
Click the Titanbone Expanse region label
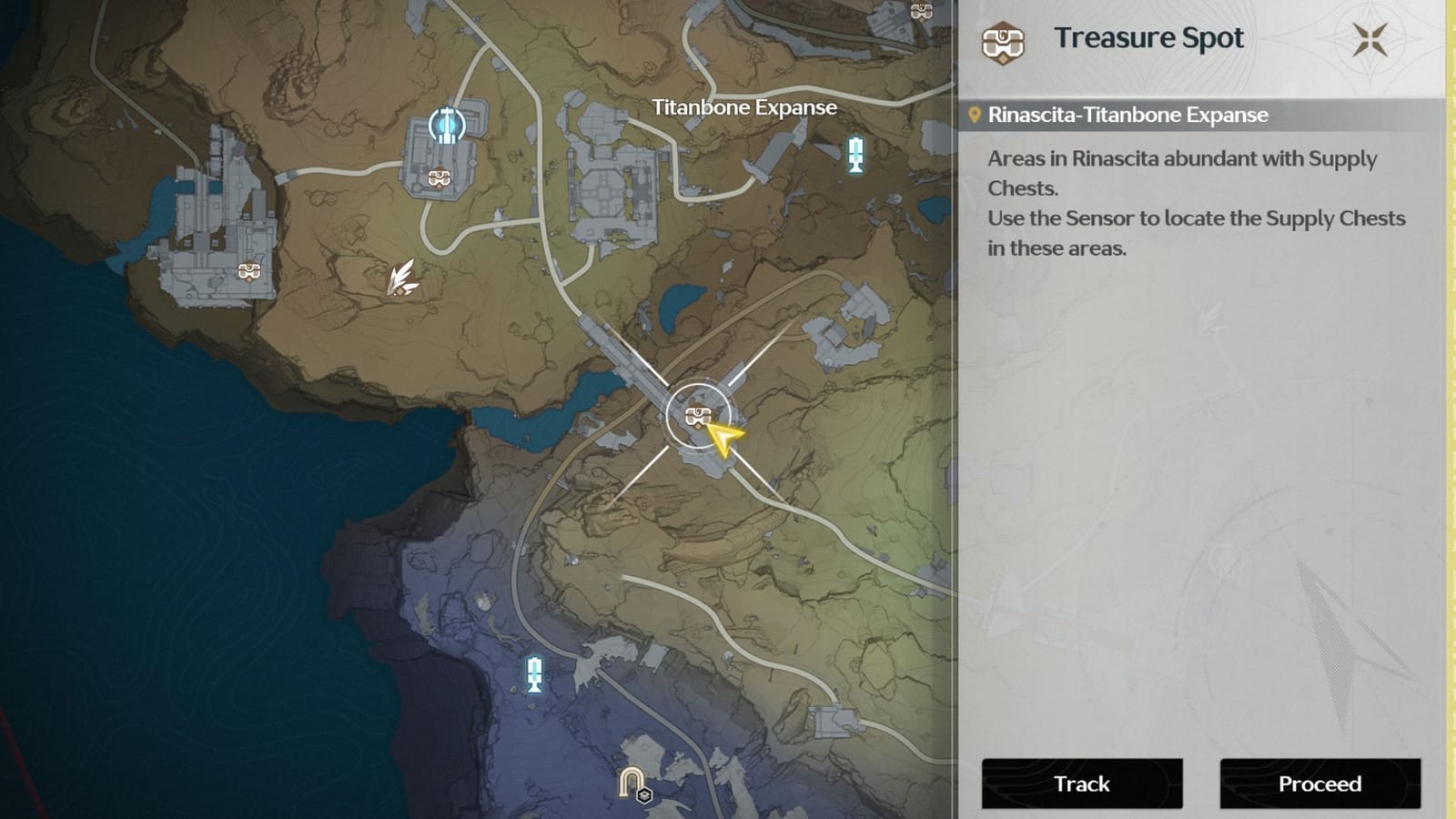tap(744, 106)
